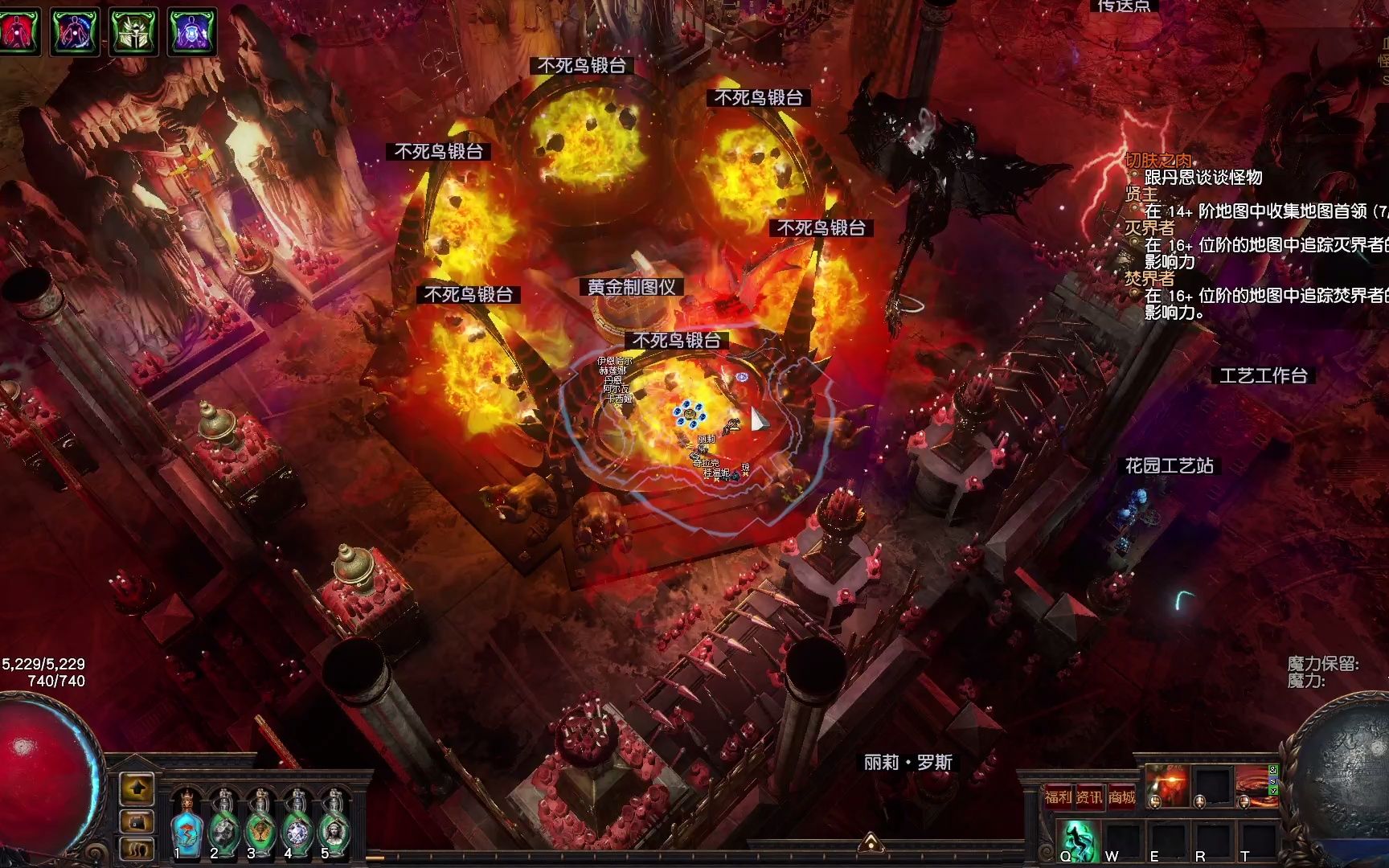
Task: Expand the arrow tab above the experience bar
Action: pyautogui.click(x=871, y=842)
